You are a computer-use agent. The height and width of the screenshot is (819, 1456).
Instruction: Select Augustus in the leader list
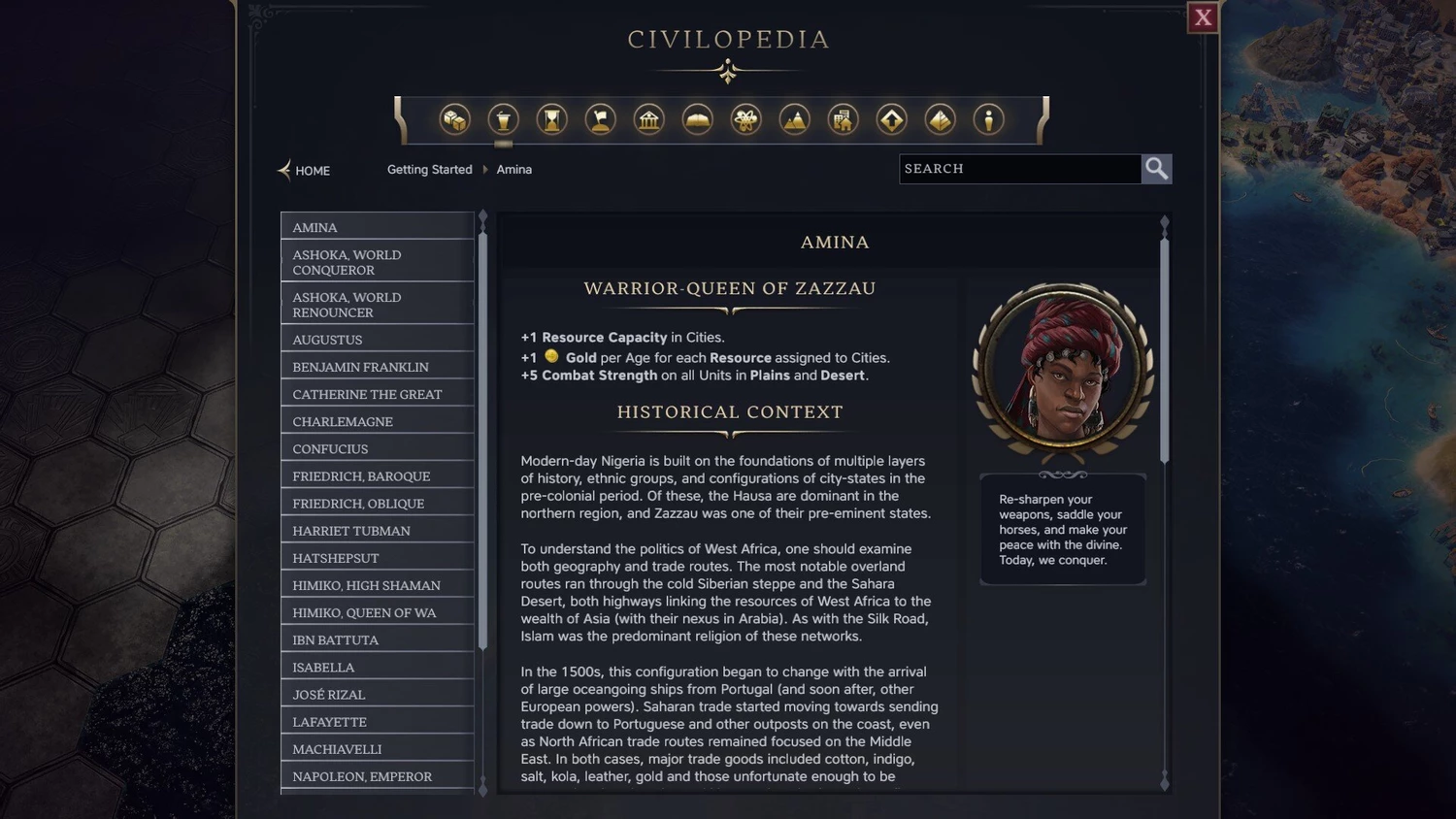377,340
